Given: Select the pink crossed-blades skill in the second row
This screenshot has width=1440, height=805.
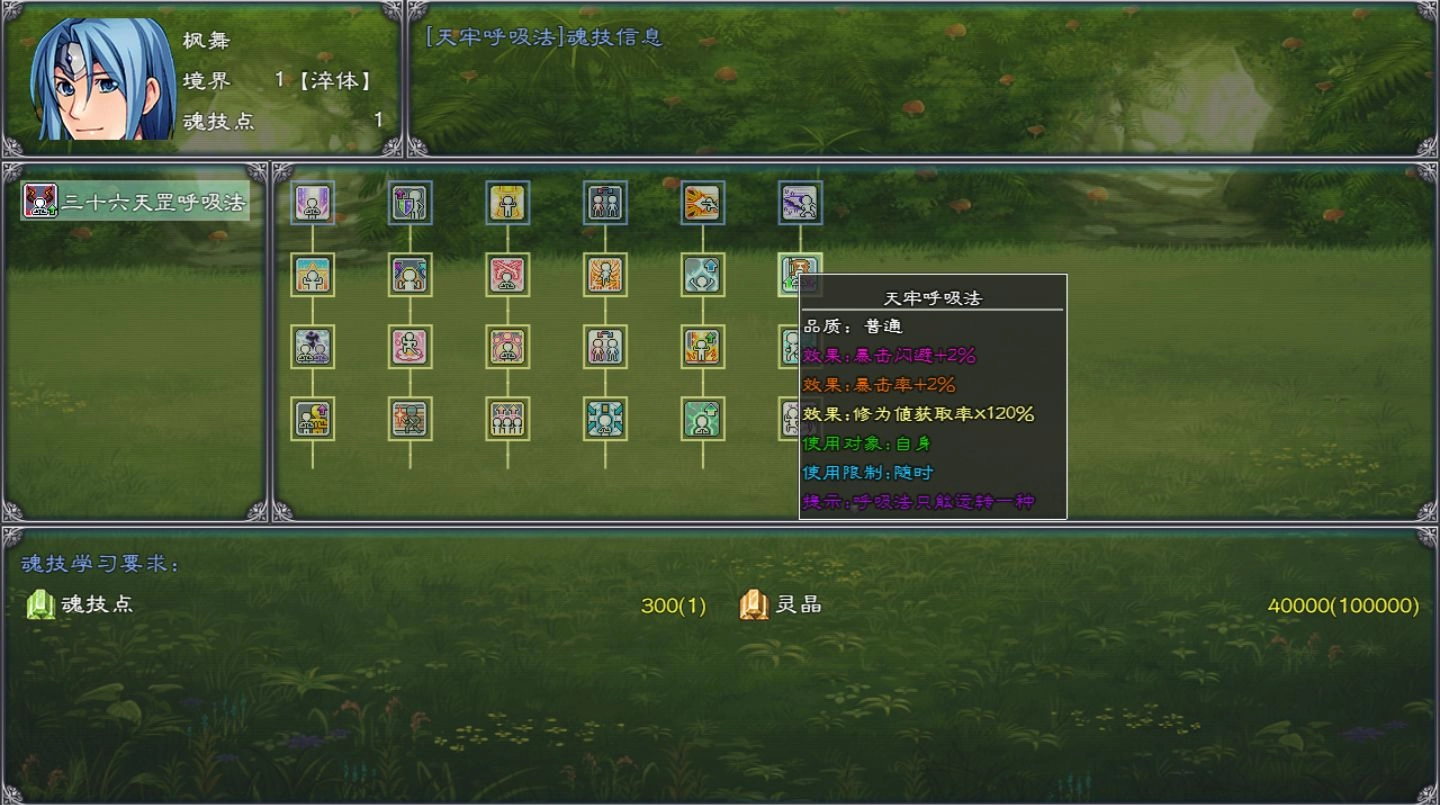Looking at the screenshot, I should (508, 275).
